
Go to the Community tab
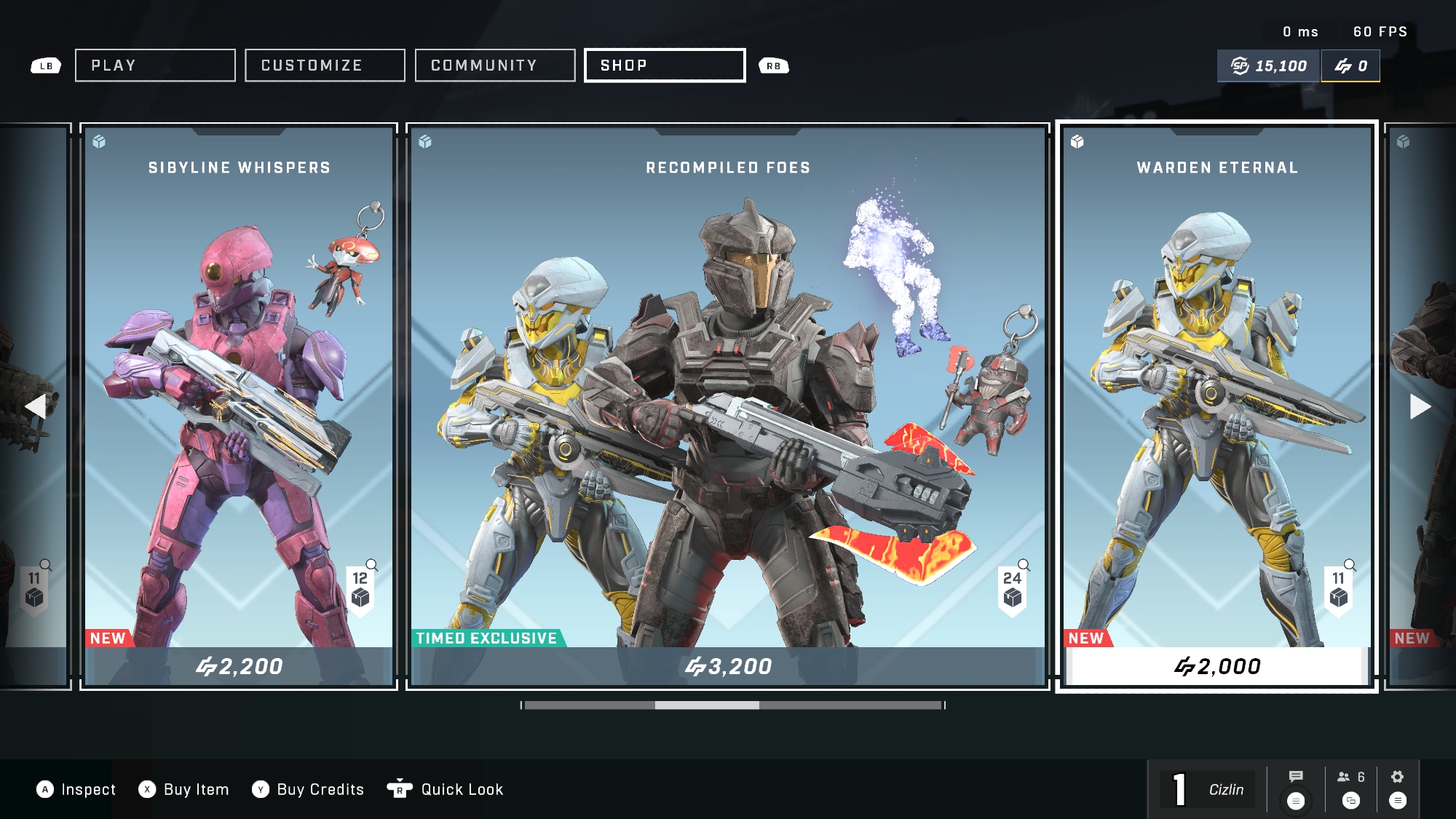pos(495,66)
